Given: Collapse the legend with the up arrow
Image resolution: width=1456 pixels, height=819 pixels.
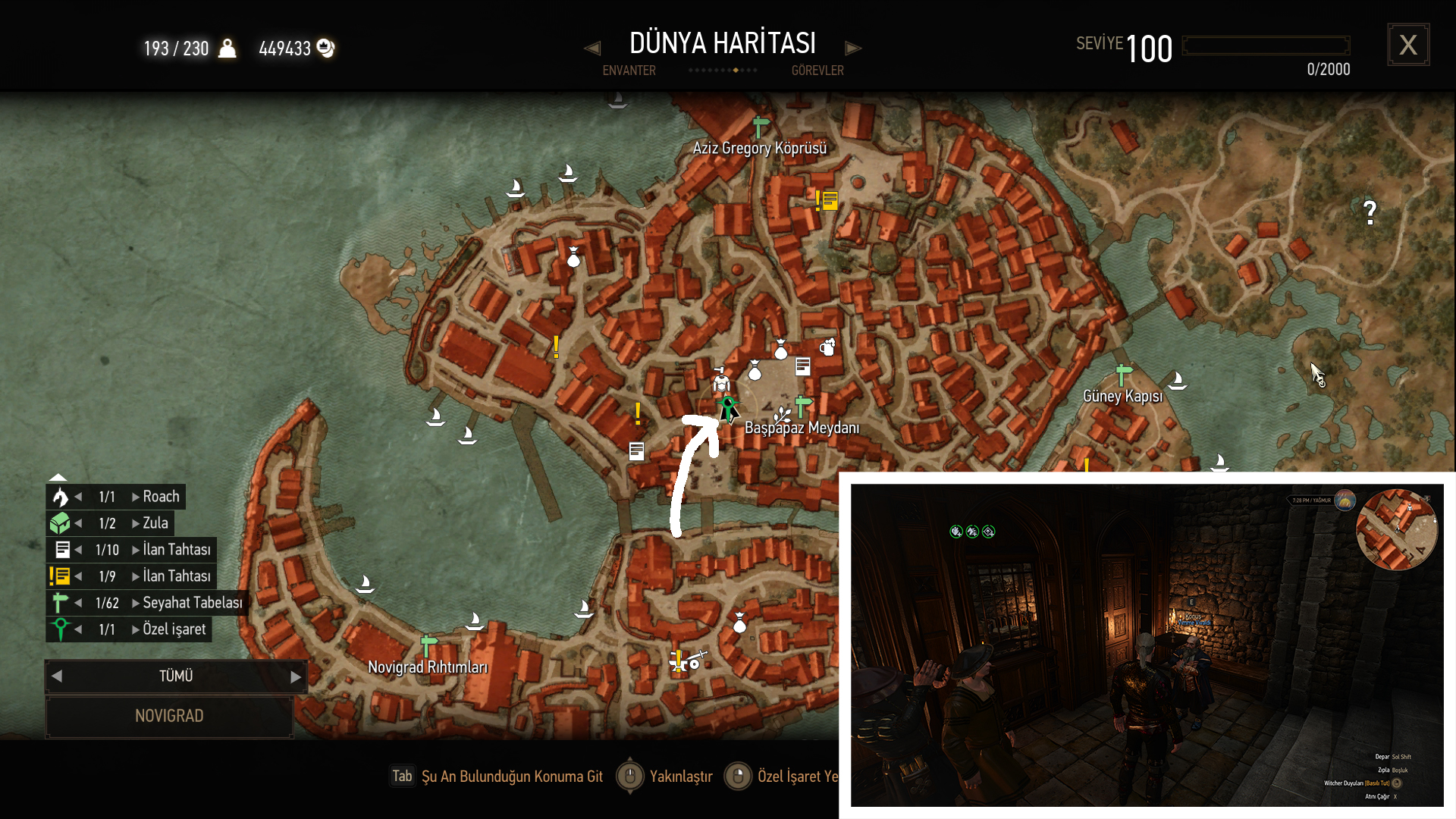Looking at the screenshot, I should click(58, 477).
